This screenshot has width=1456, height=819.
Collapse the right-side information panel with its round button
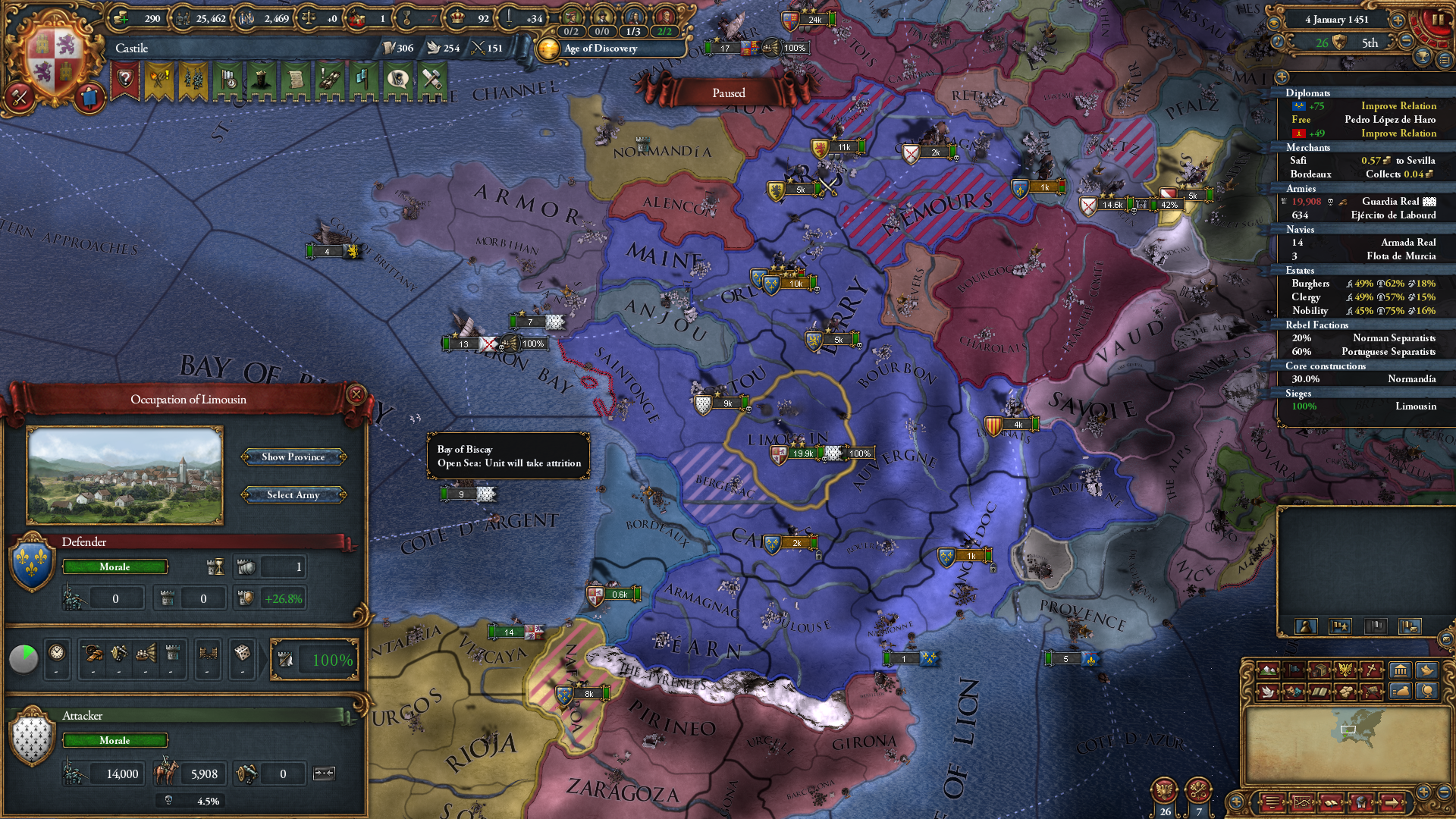1282,77
